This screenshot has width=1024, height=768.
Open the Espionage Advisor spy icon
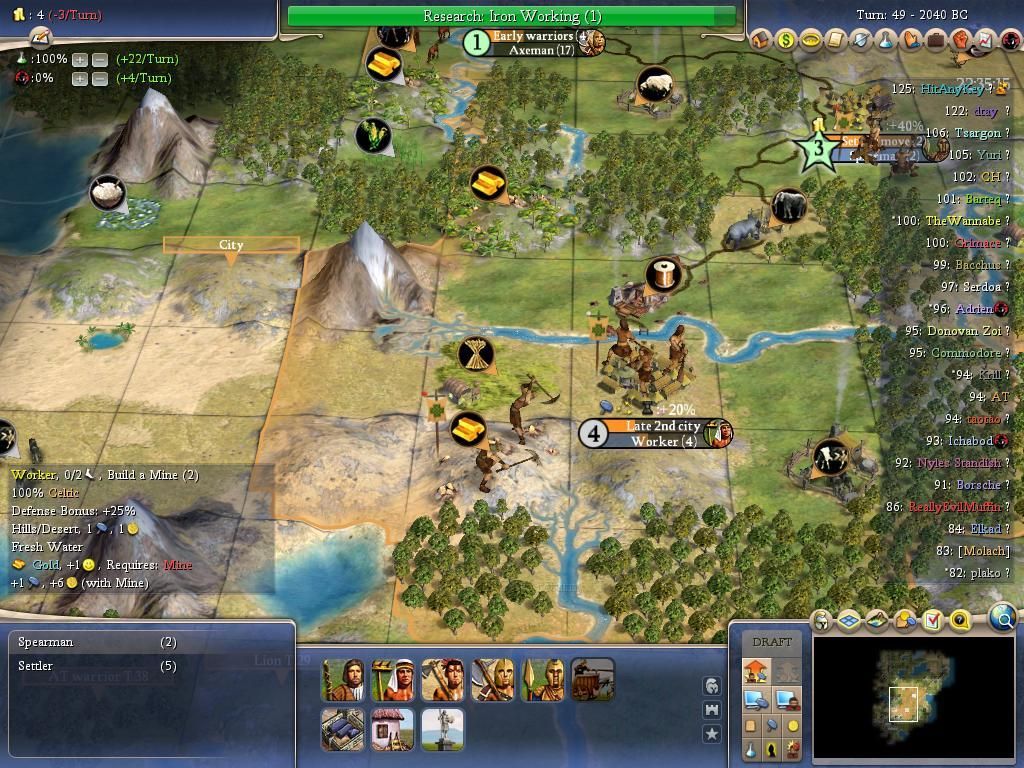[x=1008, y=40]
